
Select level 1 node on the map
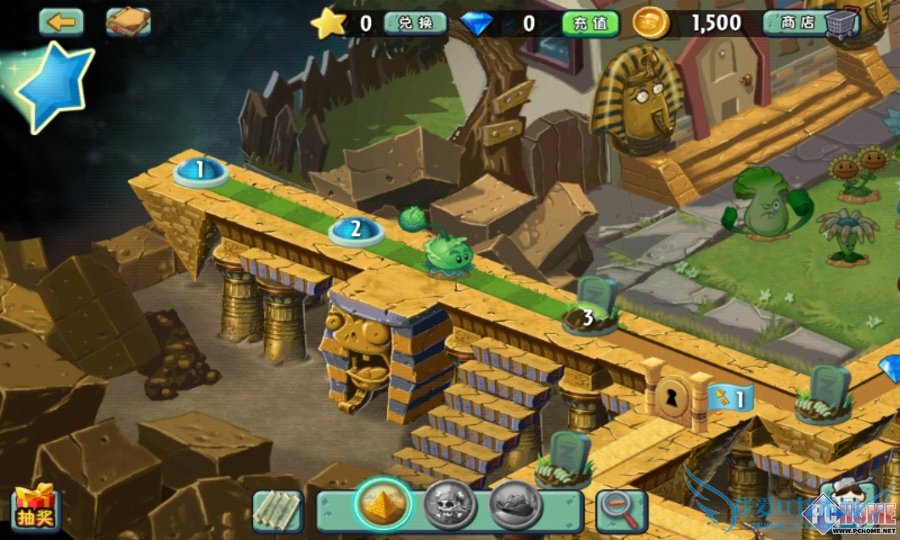[x=200, y=172]
